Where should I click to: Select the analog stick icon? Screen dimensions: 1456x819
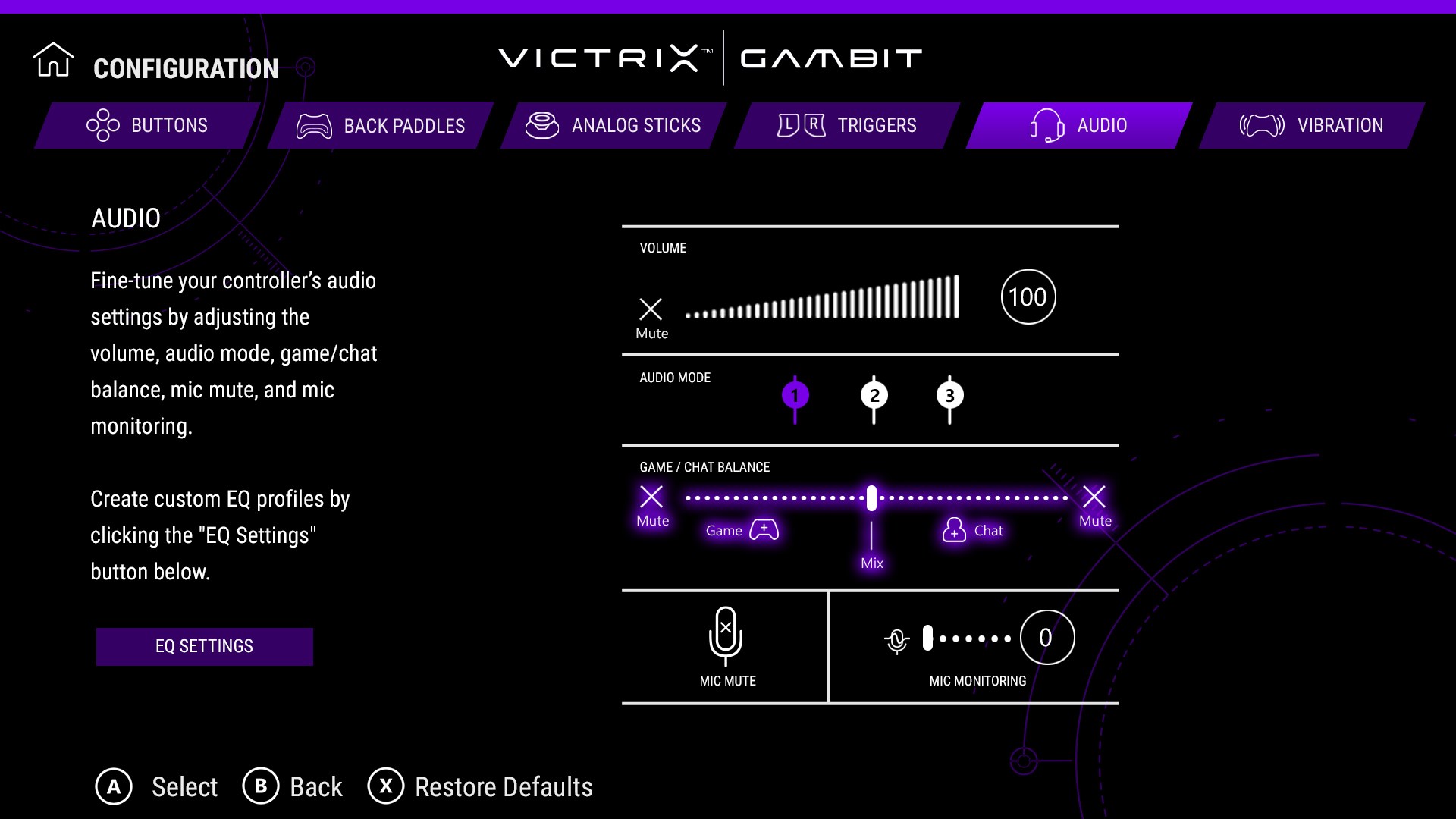[542, 125]
